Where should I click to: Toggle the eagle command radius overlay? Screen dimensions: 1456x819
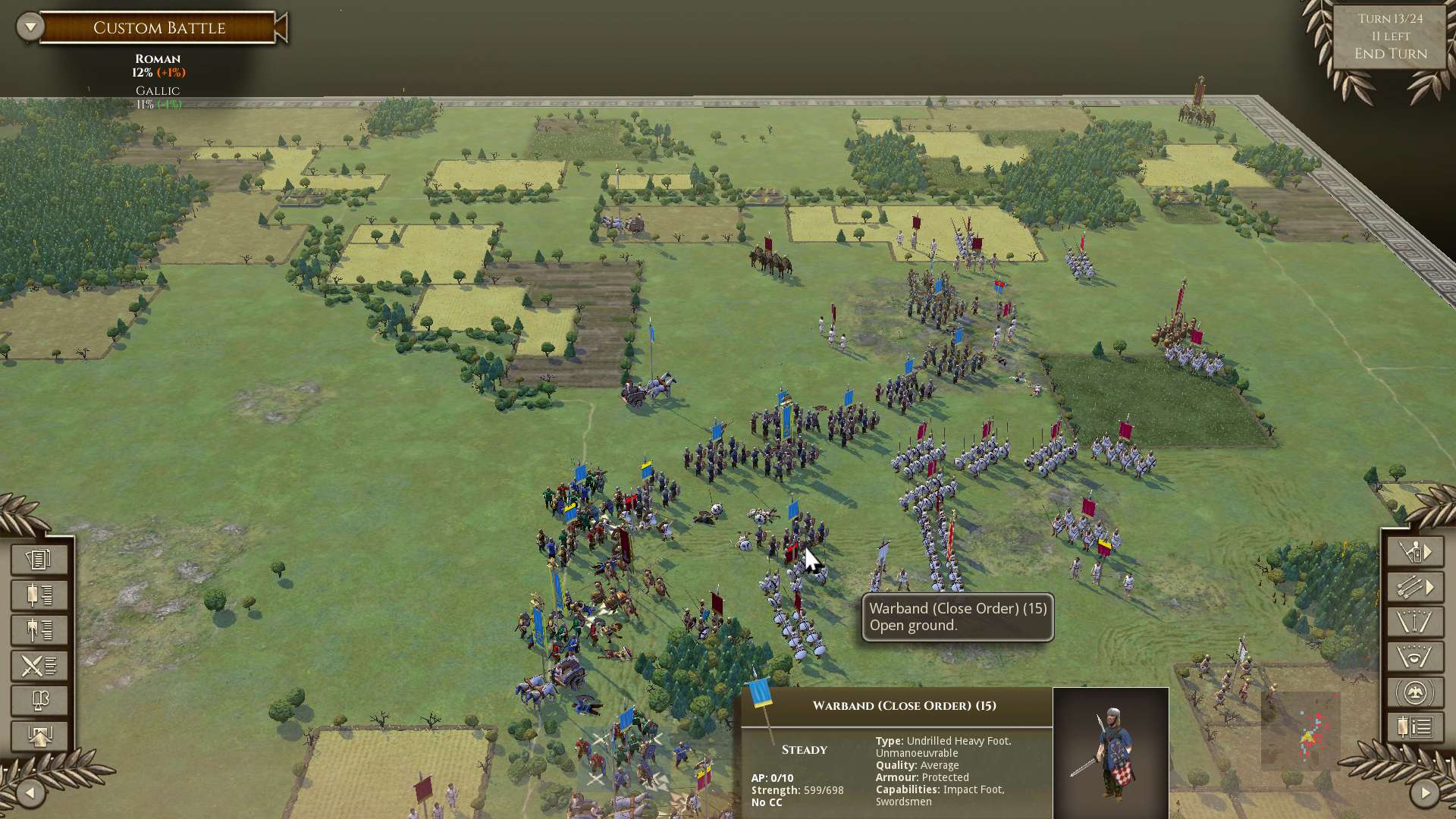coord(1415,693)
